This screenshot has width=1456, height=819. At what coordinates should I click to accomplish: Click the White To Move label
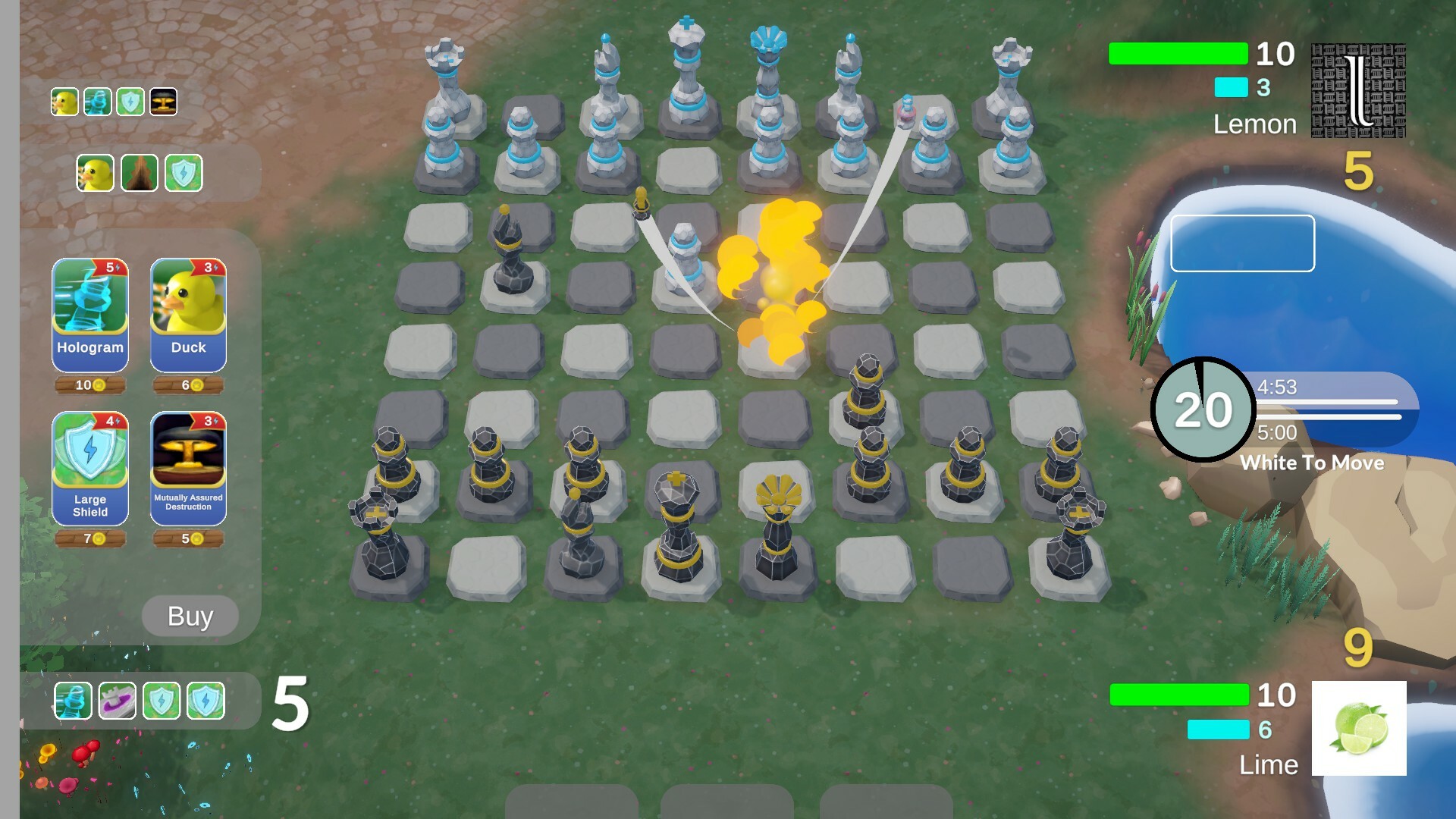[1313, 463]
